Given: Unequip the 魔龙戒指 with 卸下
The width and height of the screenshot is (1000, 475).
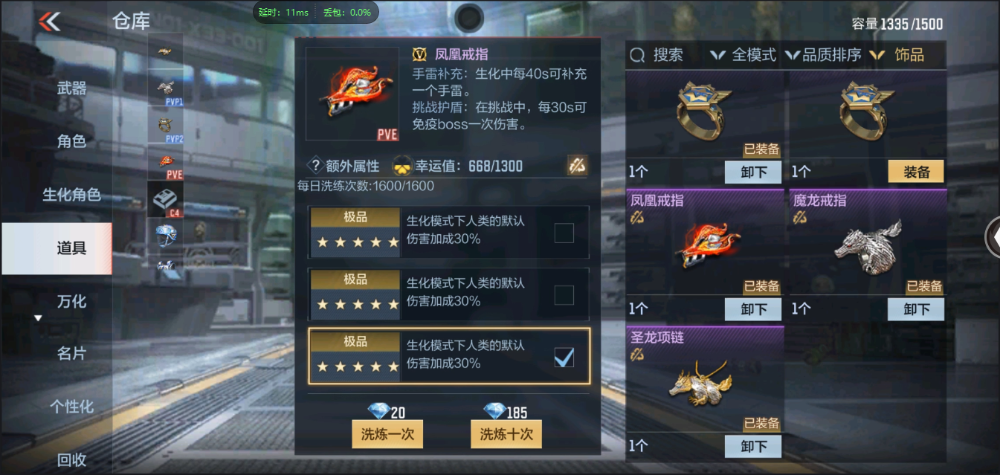Looking at the screenshot, I should (x=915, y=309).
